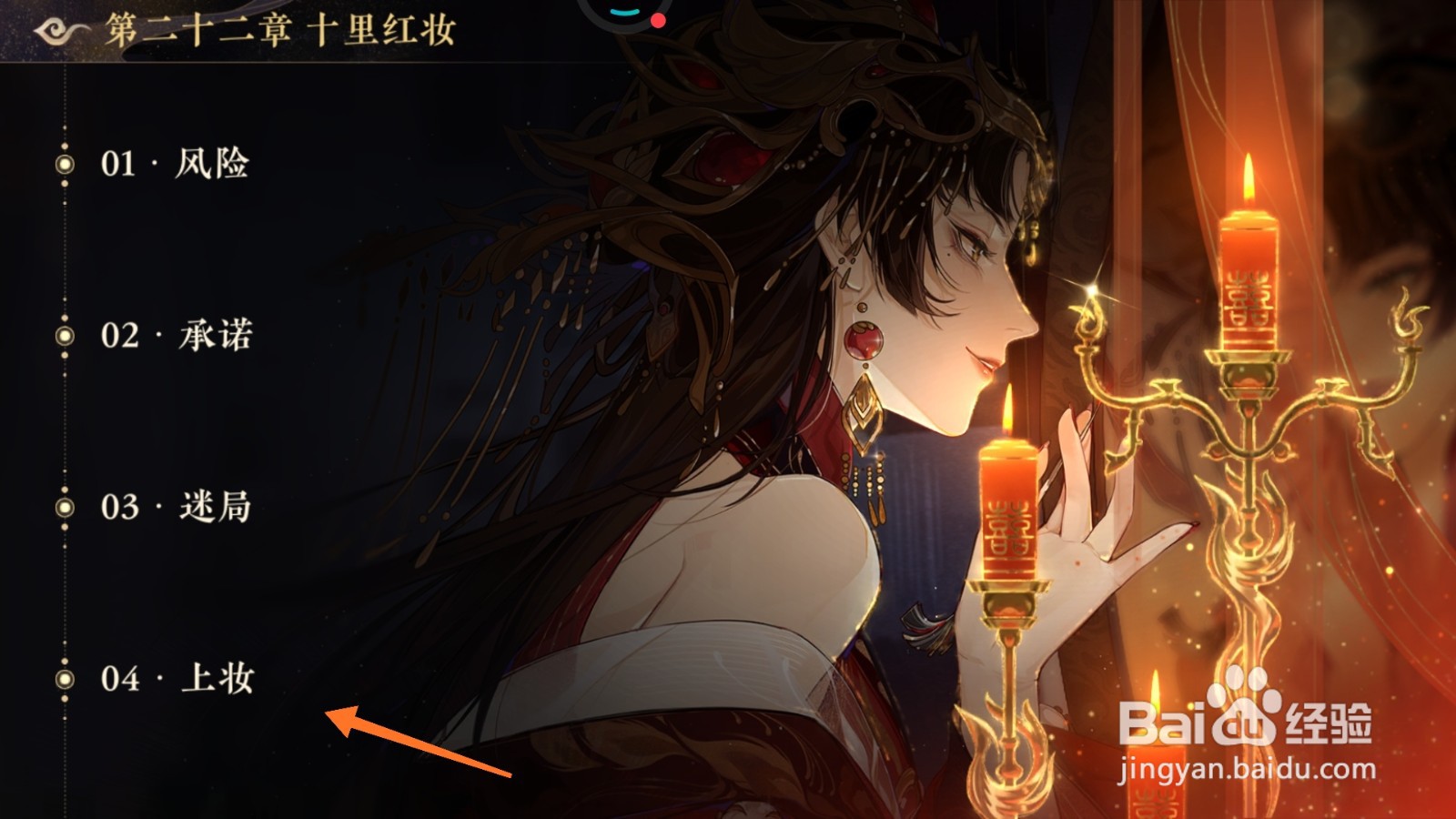This screenshot has width=1456, height=819.
Task: Expand the small marker dot below 02·承诺
Action: pos(64,355)
